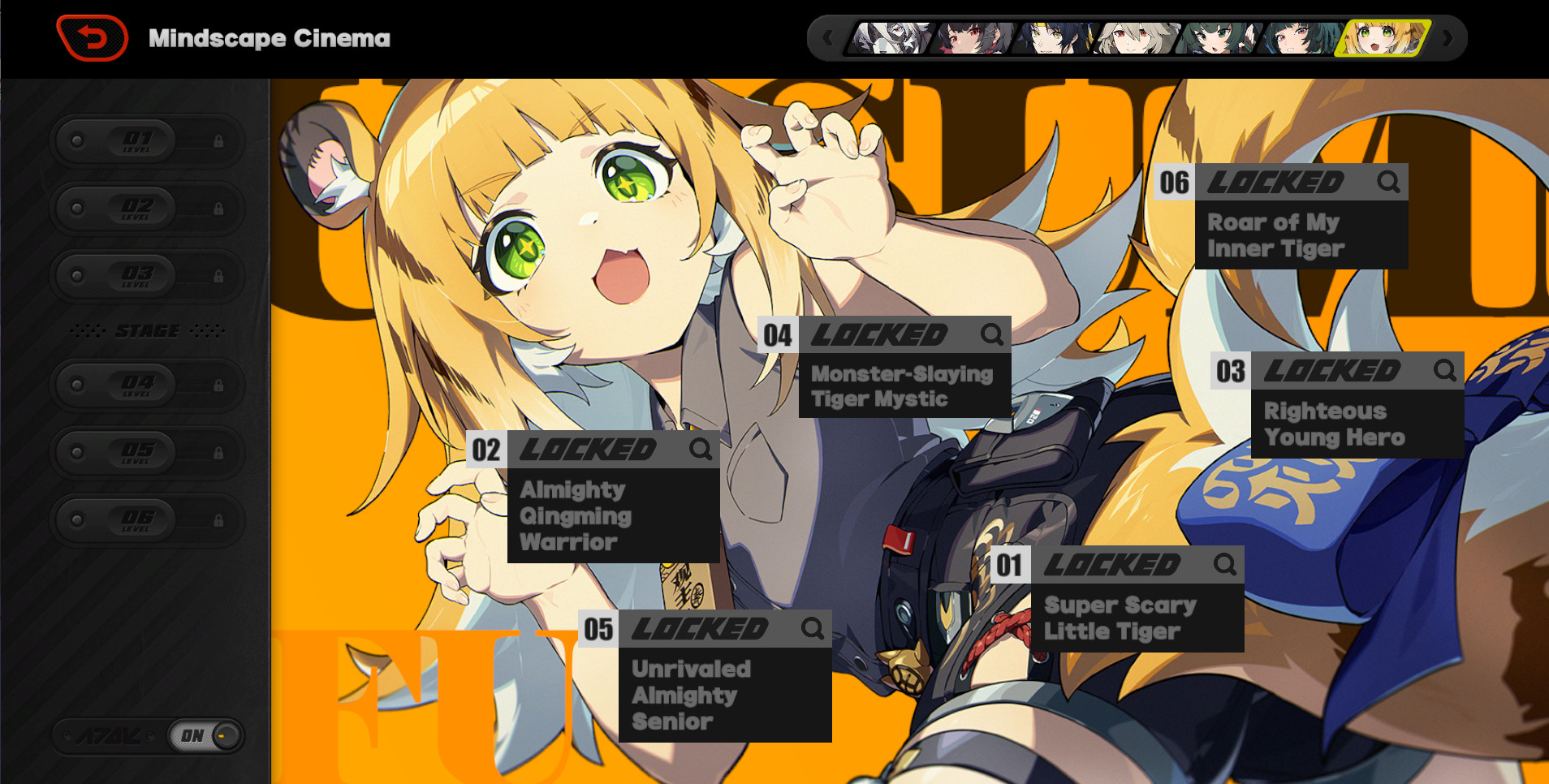Open preview magnifier on Righteous Young Hero
This screenshot has height=784, width=1549.
pos(1445,370)
